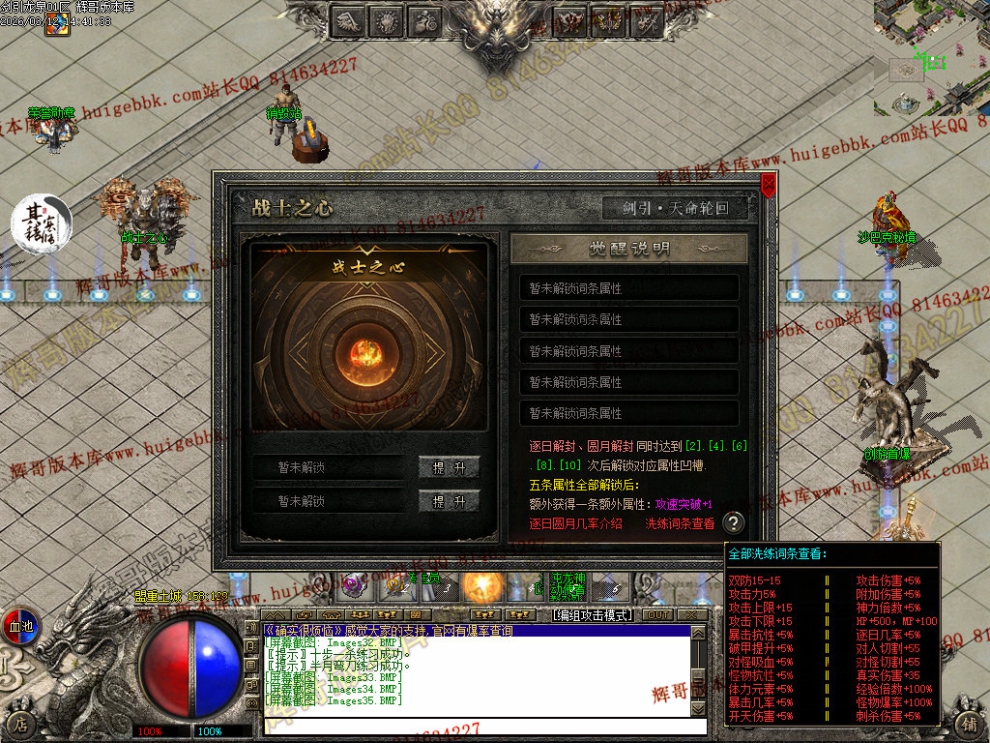Click the wings icon in the top bar
This screenshot has width=990, height=743.
(x=349, y=20)
